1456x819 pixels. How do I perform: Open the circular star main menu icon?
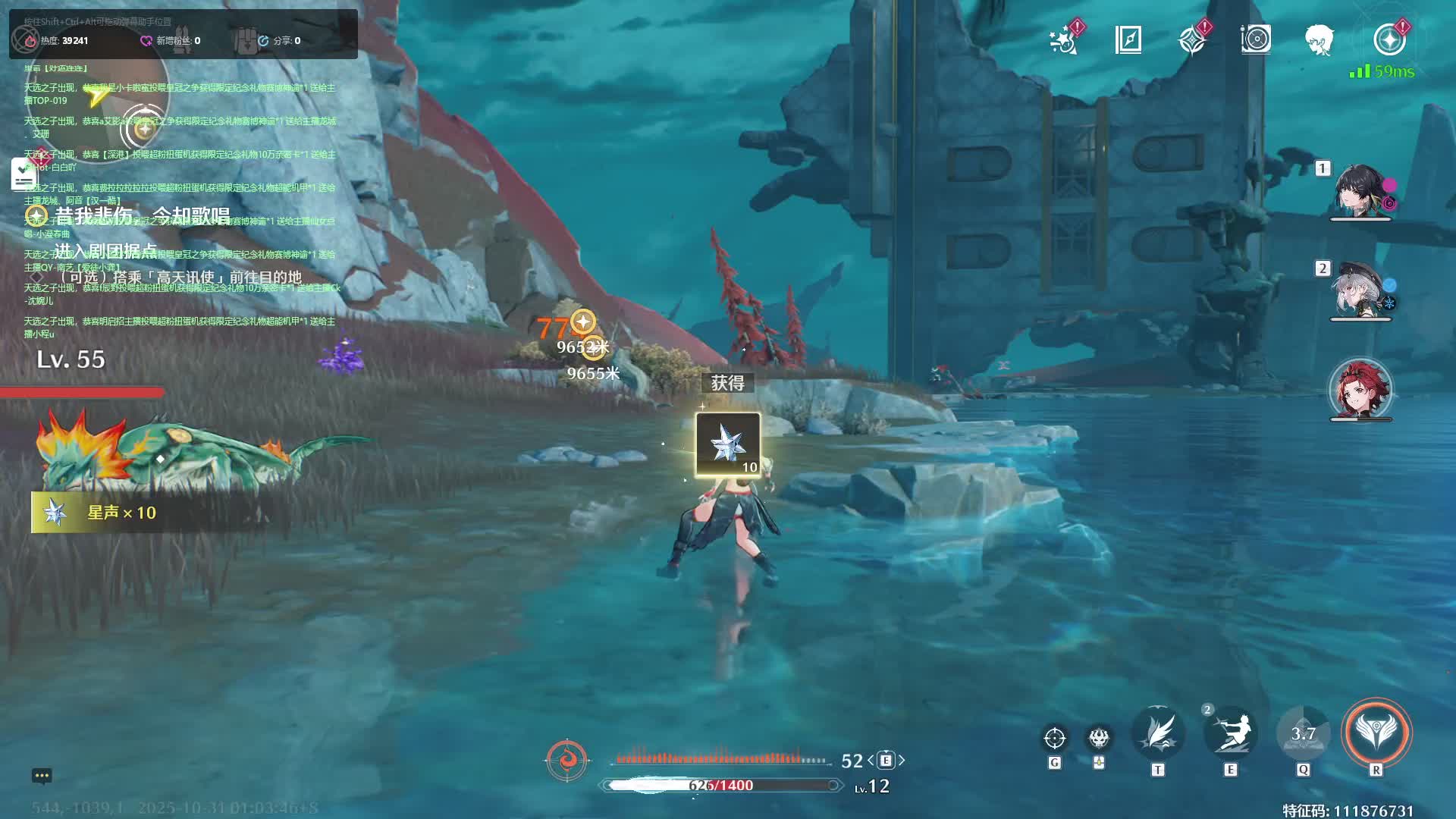pyautogui.click(x=1389, y=39)
